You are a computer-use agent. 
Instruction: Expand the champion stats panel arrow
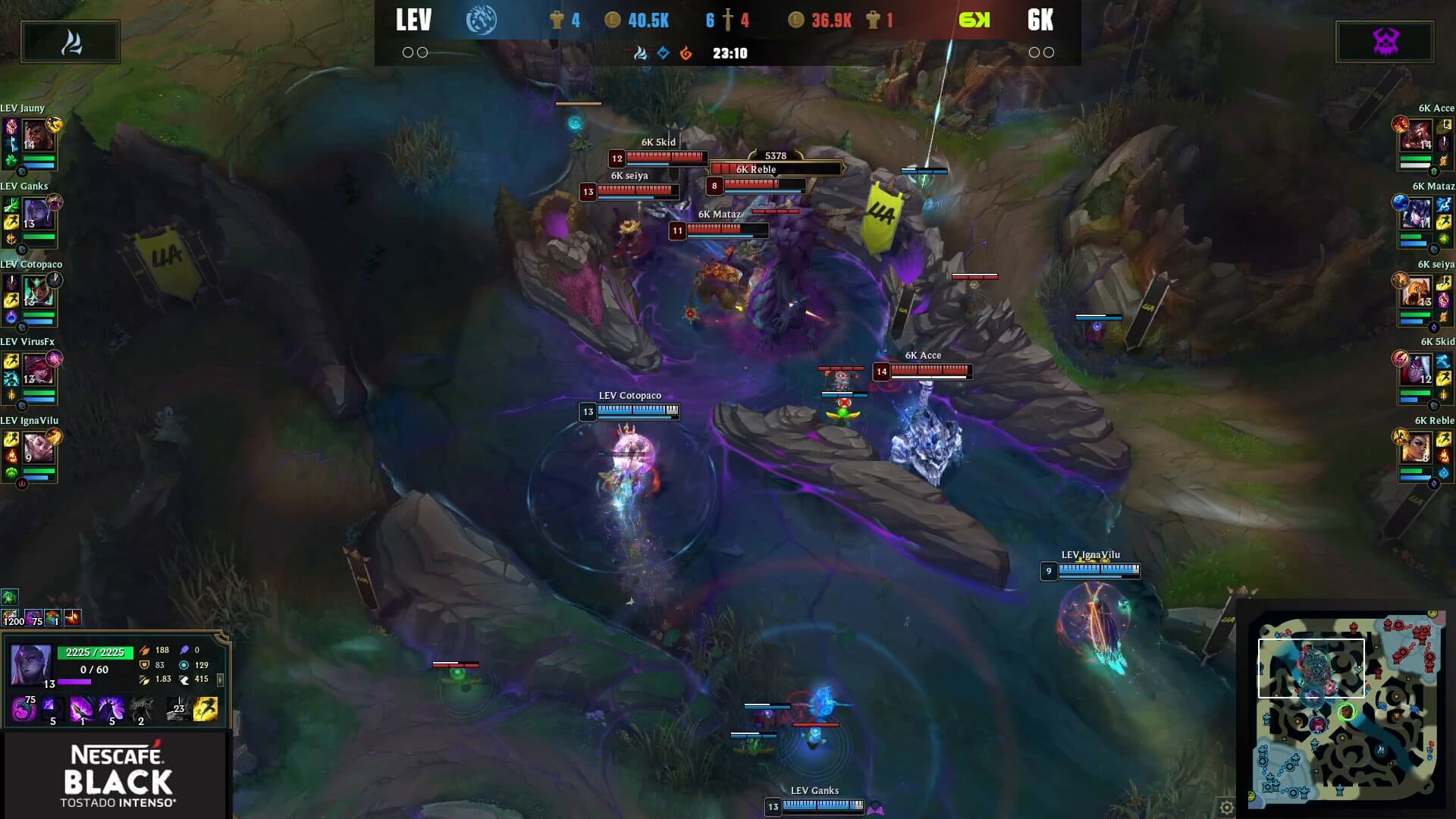click(221, 679)
